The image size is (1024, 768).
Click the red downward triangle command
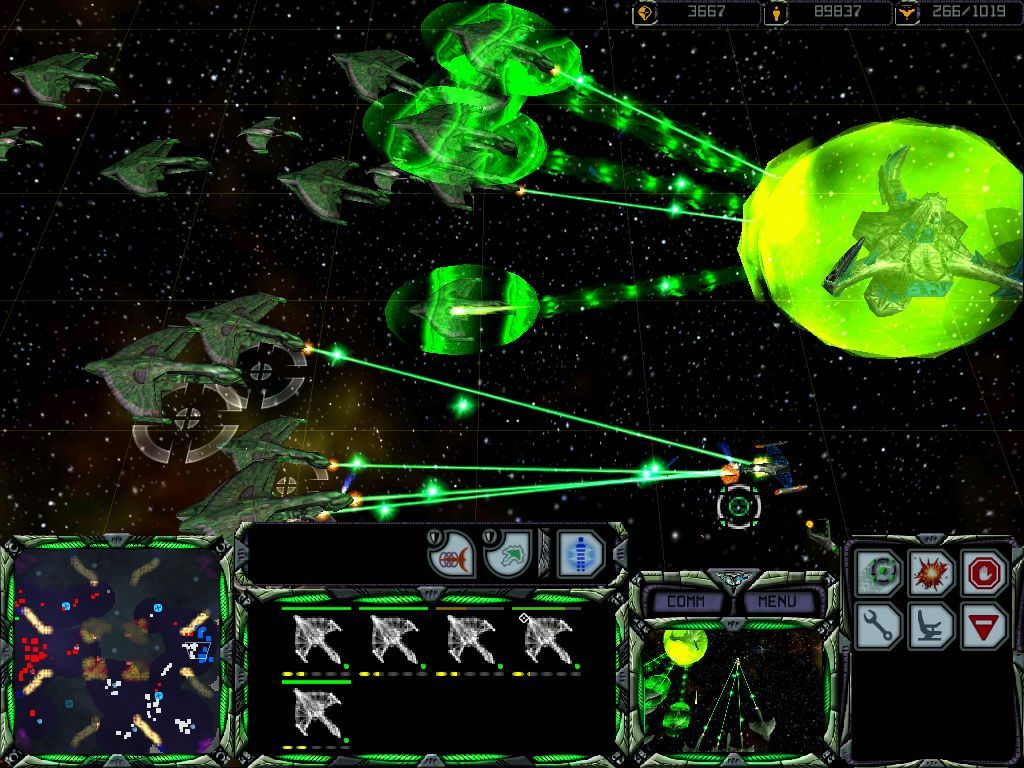(983, 626)
